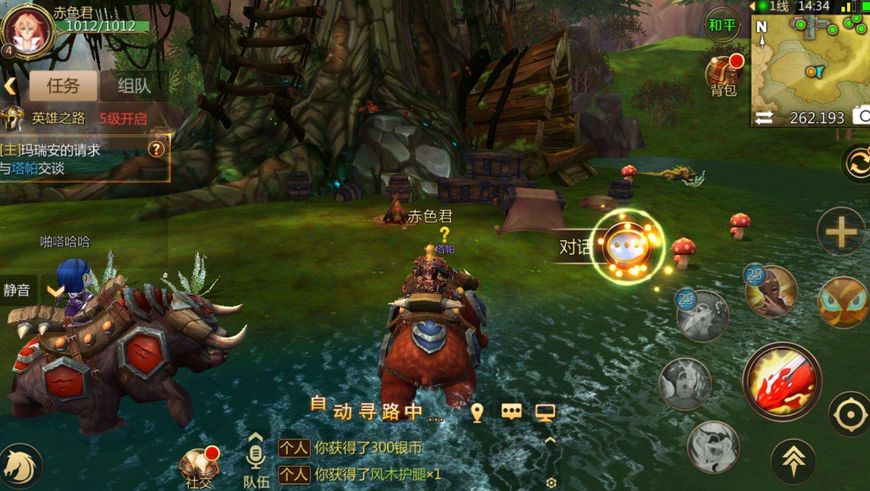The image size is (870, 491).
Task: Select the 任务 quest tab
Action: (63, 85)
